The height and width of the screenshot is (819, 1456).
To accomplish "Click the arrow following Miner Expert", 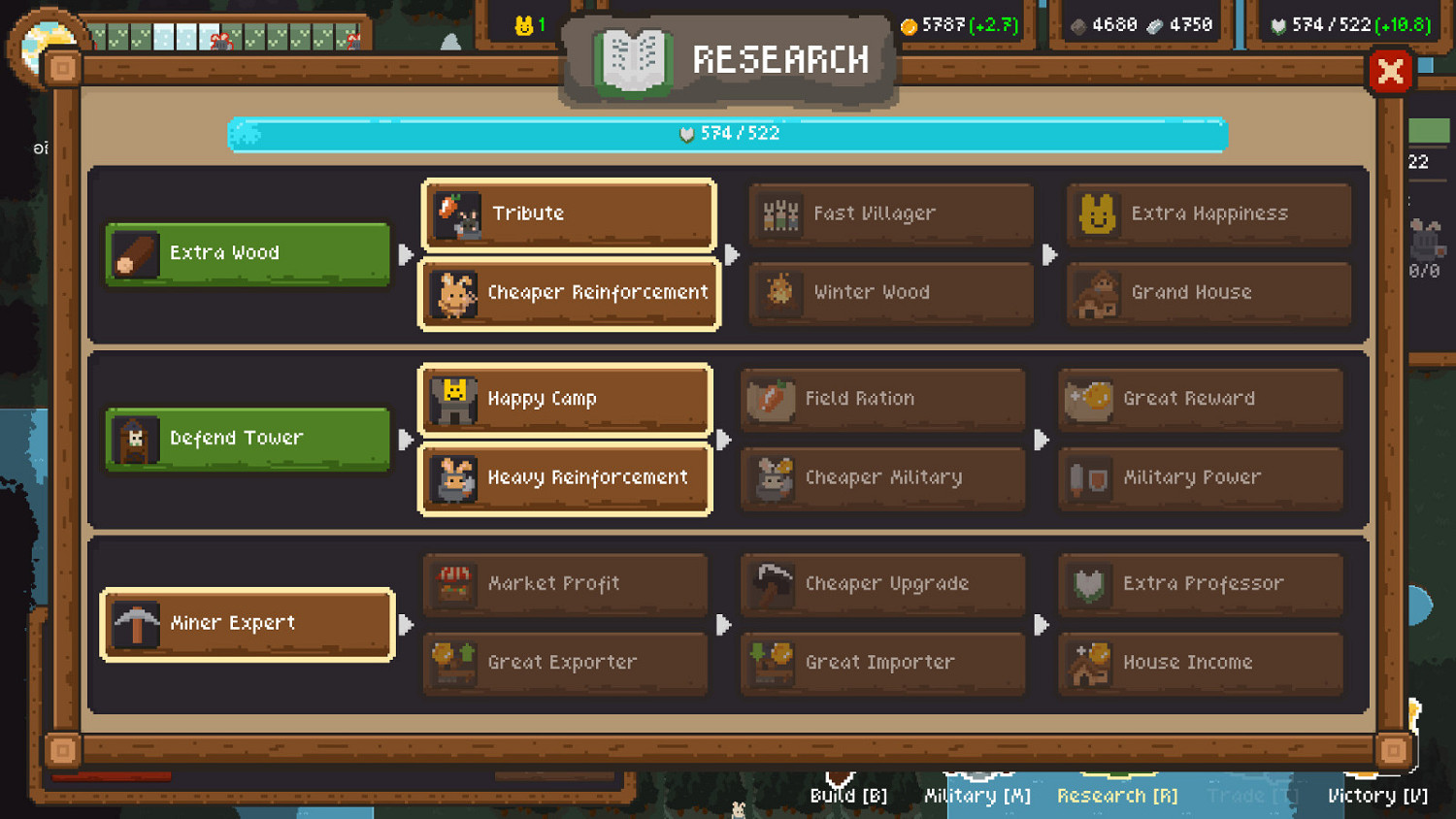I will (408, 625).
